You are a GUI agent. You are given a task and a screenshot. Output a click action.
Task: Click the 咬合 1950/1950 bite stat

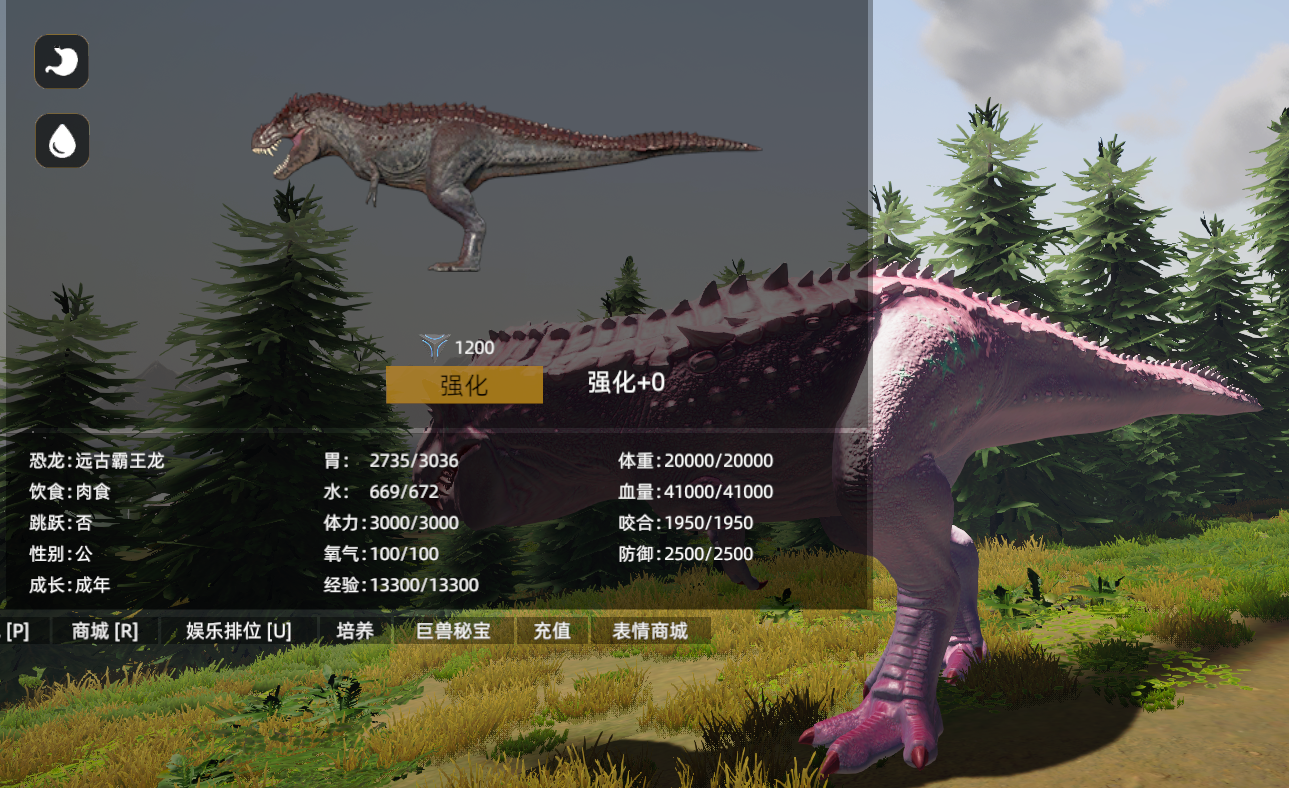click(687, 522)
